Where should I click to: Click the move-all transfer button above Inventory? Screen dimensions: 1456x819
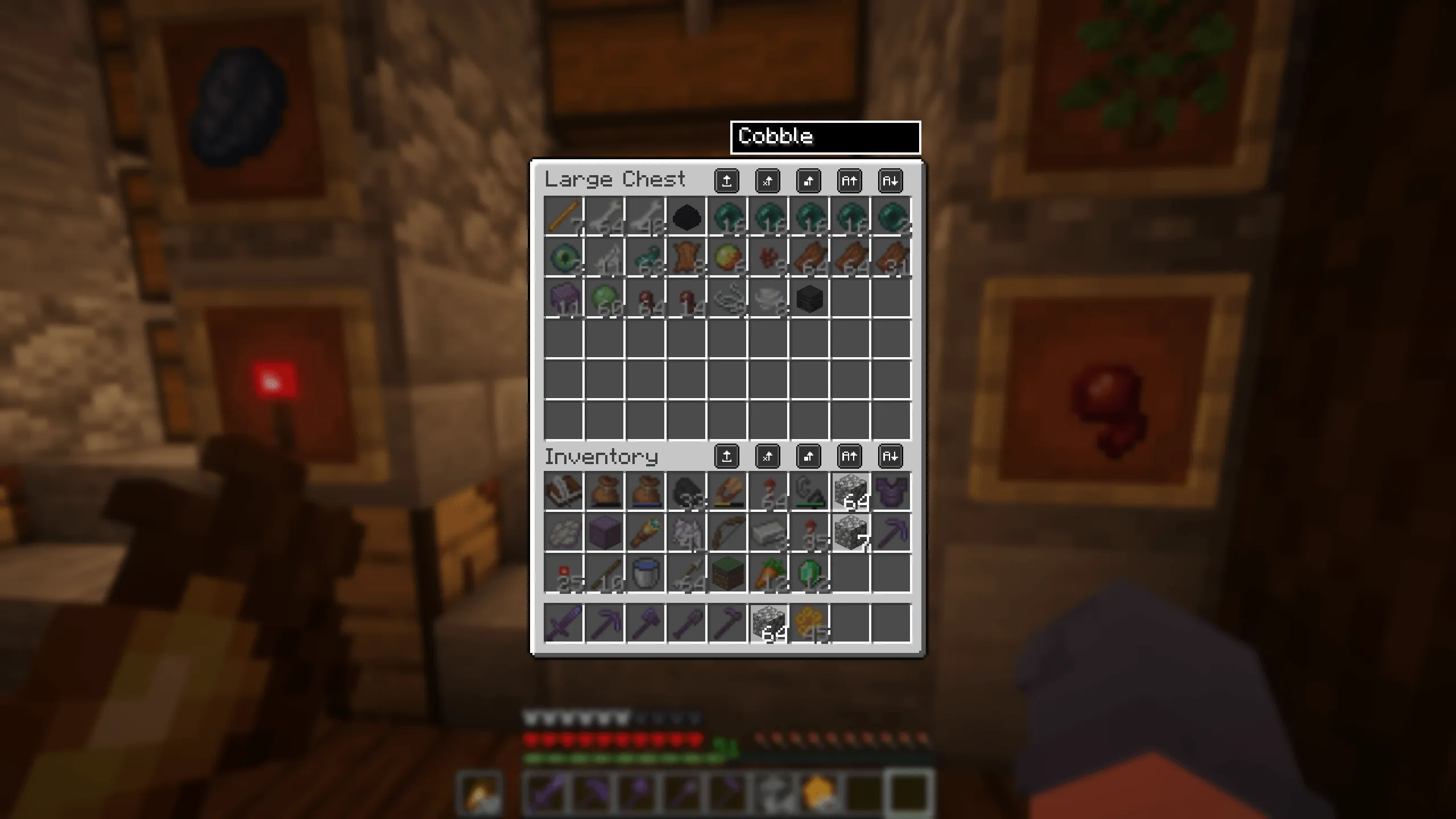click(x=727, y=456)
